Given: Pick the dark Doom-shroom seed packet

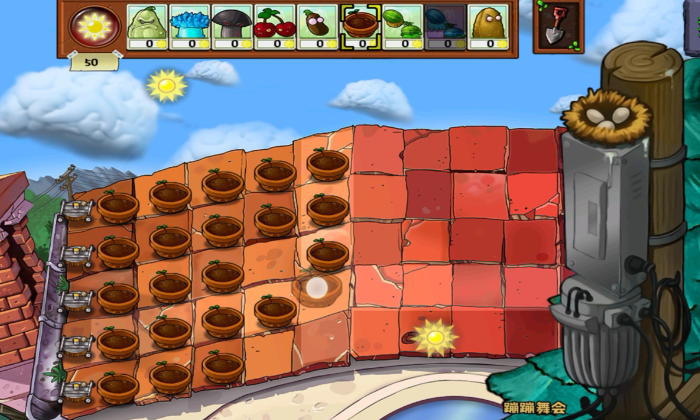Looking at the screenshot, I should click(x=233, y=26).
